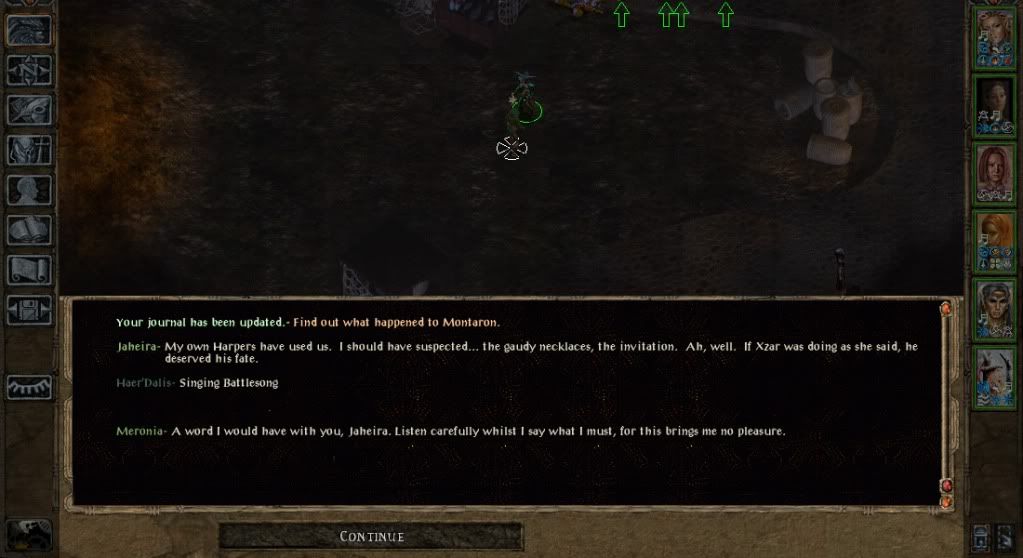
Task: Open the priest scroll screen
Action: (x=29, y=270)
